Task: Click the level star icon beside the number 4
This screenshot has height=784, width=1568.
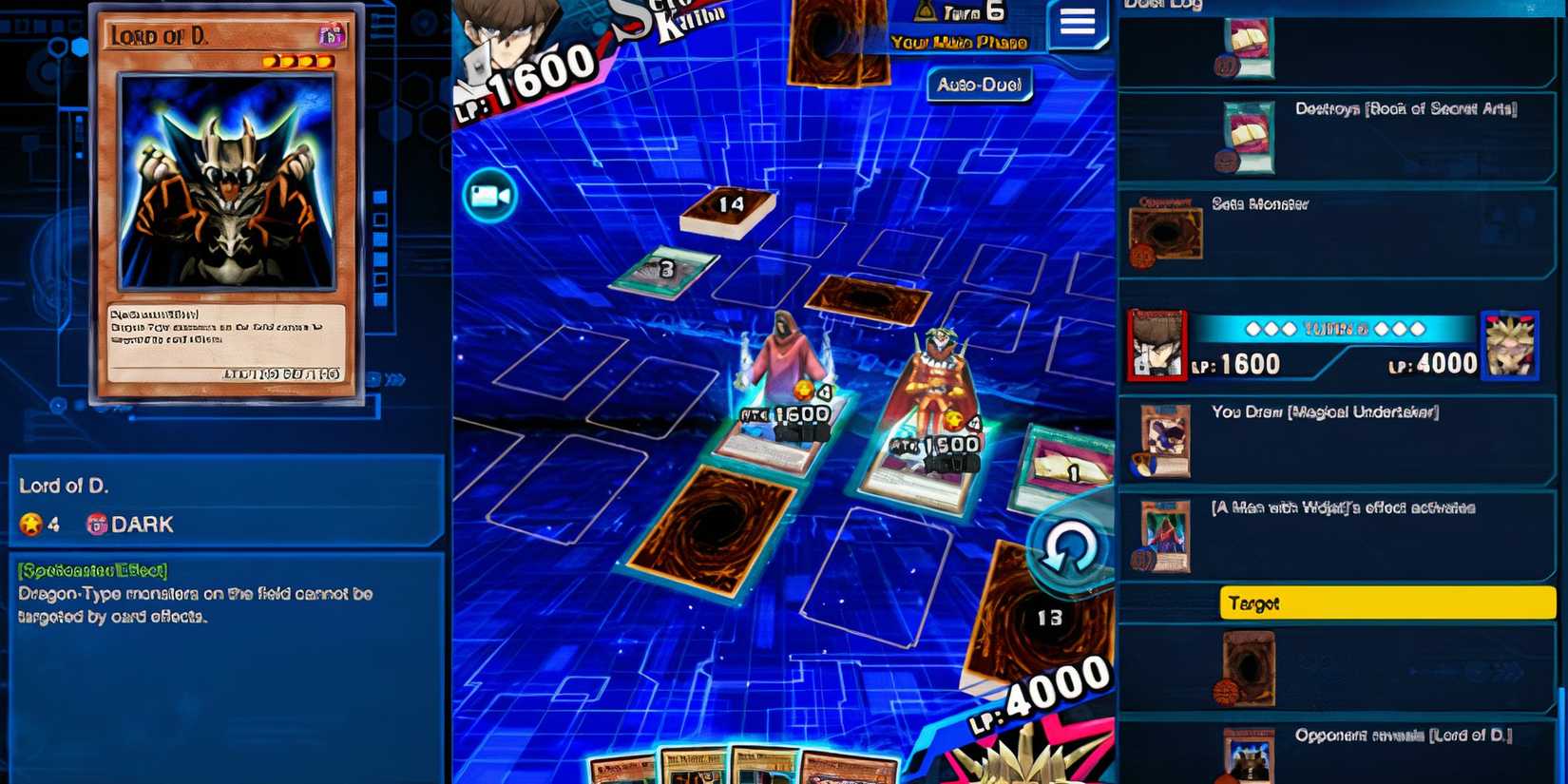Action: tap(31, 522)
